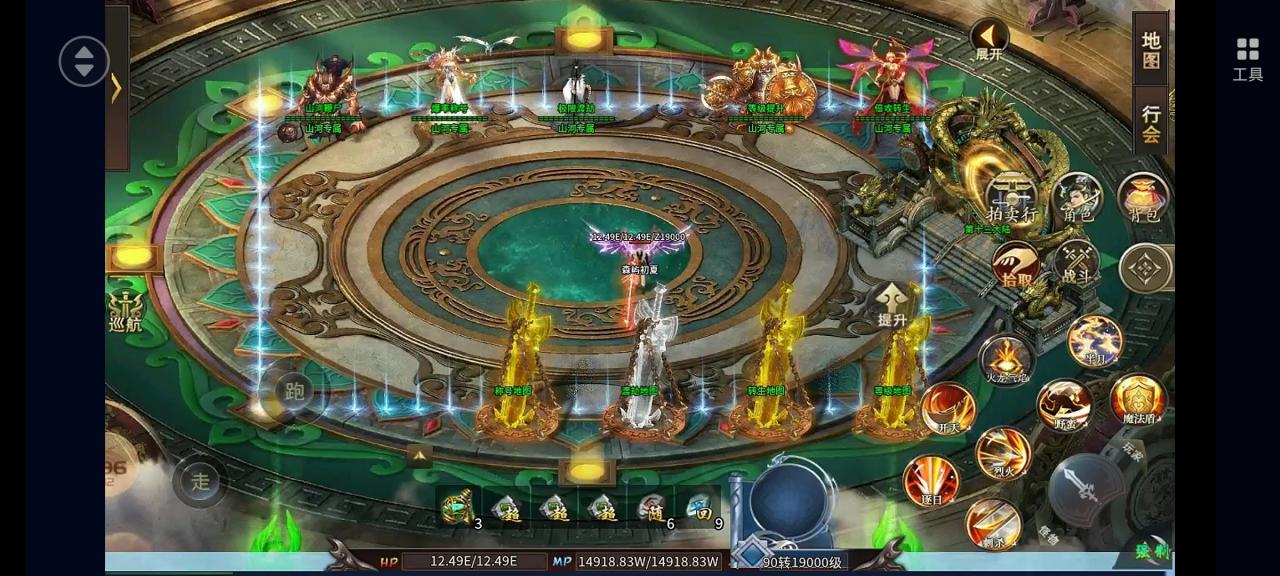Screen dimensions: 1280x576
Task: Open the 工具 tools overlay menu
Action: (x=1247, y=59)
